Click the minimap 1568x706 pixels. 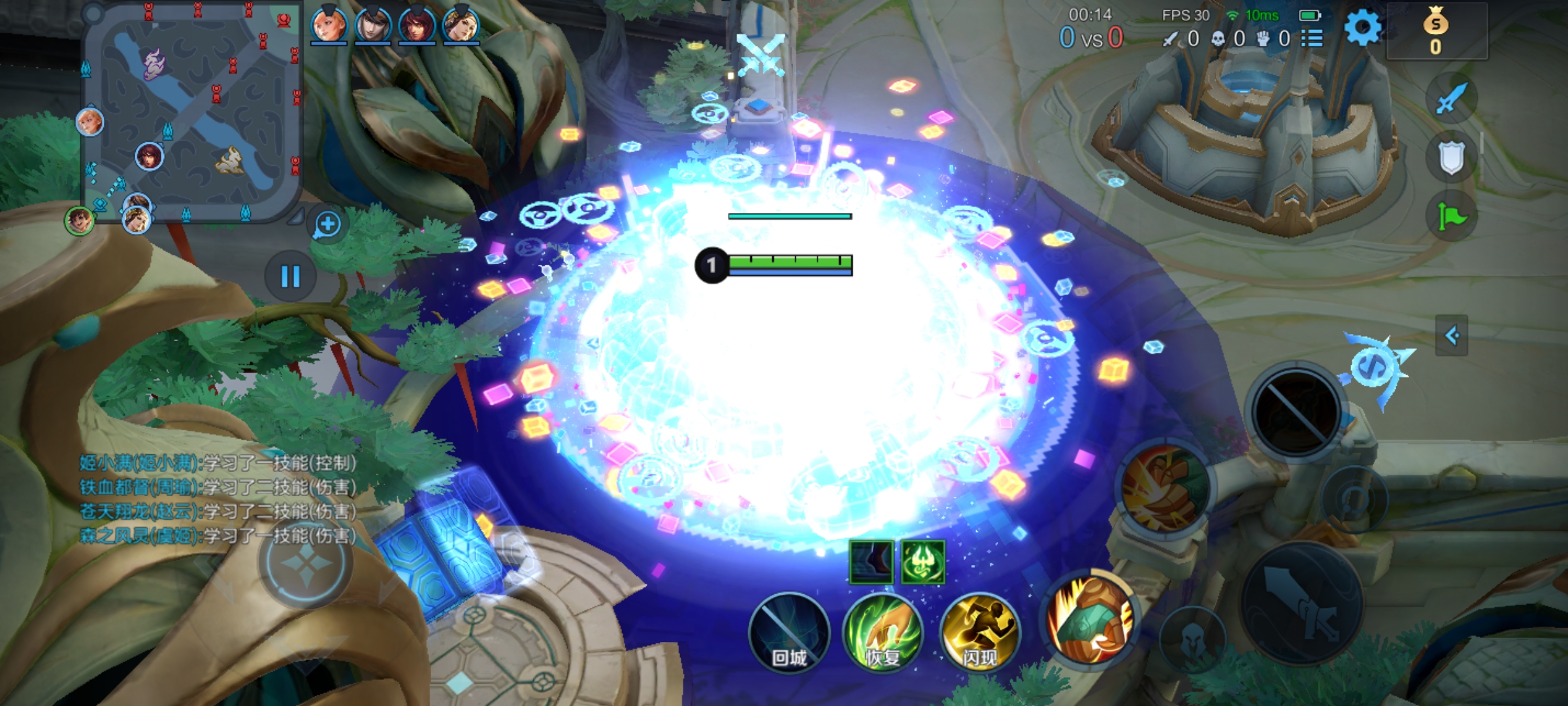pyautogui.click(x=191, y=111)
